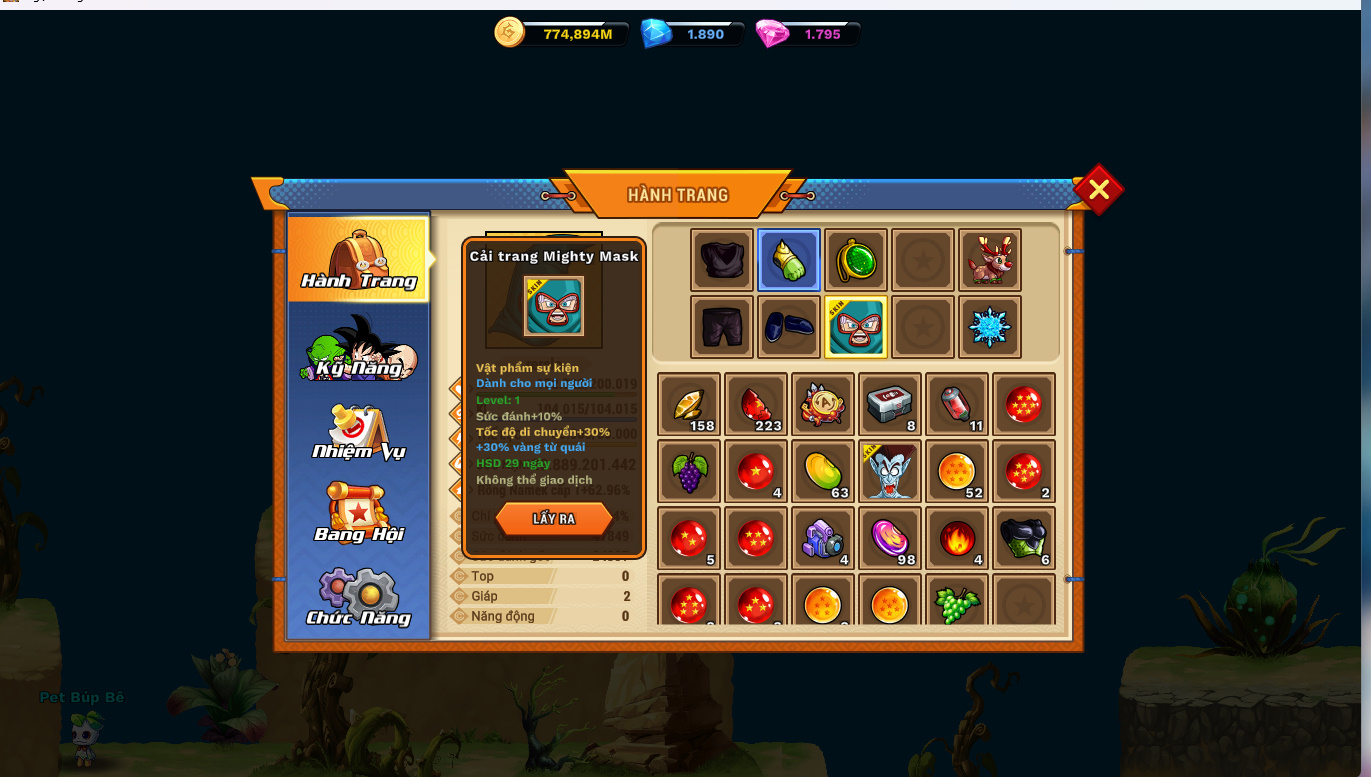Select the green radar equipment slot
The image size is (1371, 777).
click(856, 260)
